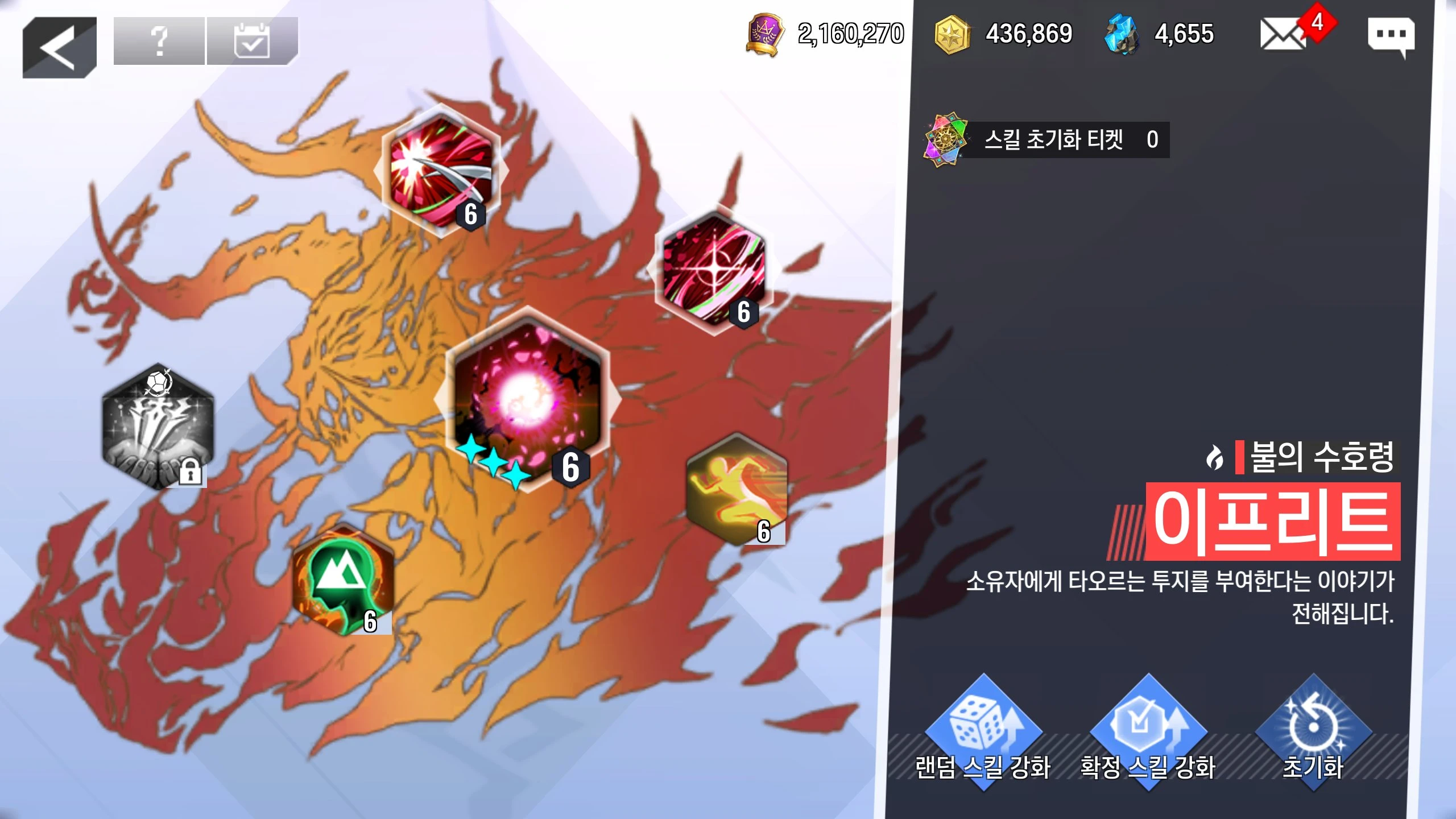Screen dimensions: 1456x819
Task: Select the golden running figure skill
Action: [x=737, y=489]
